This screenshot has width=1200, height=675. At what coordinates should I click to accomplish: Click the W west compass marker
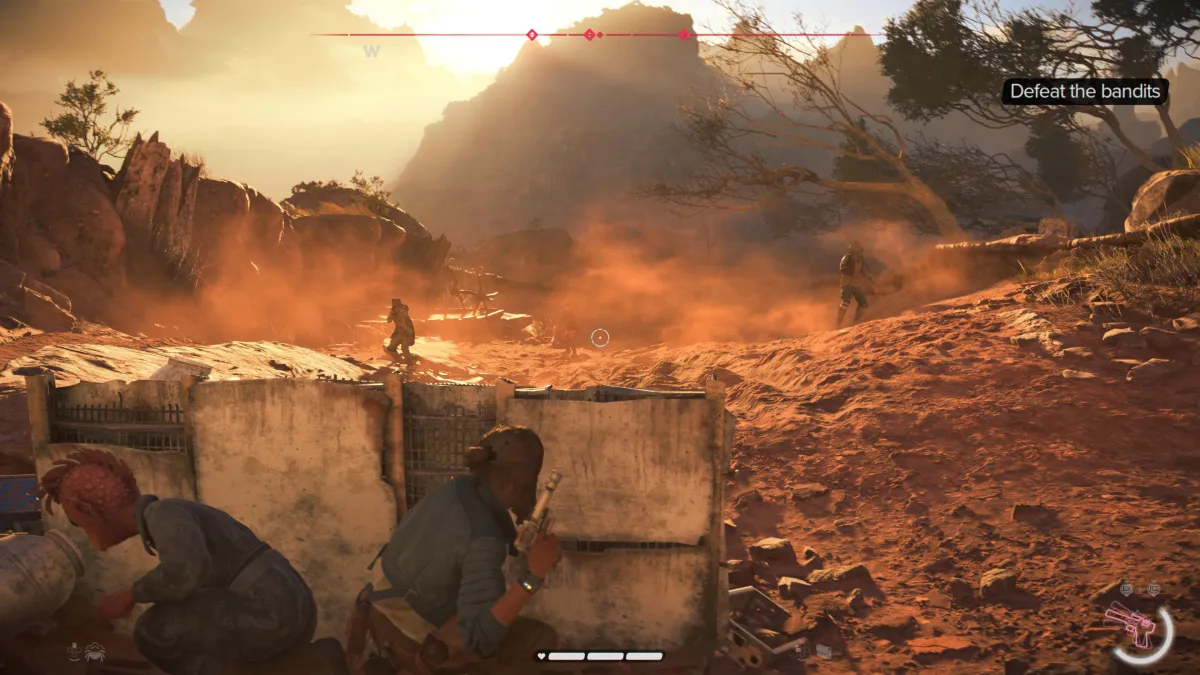click(371, 52)
